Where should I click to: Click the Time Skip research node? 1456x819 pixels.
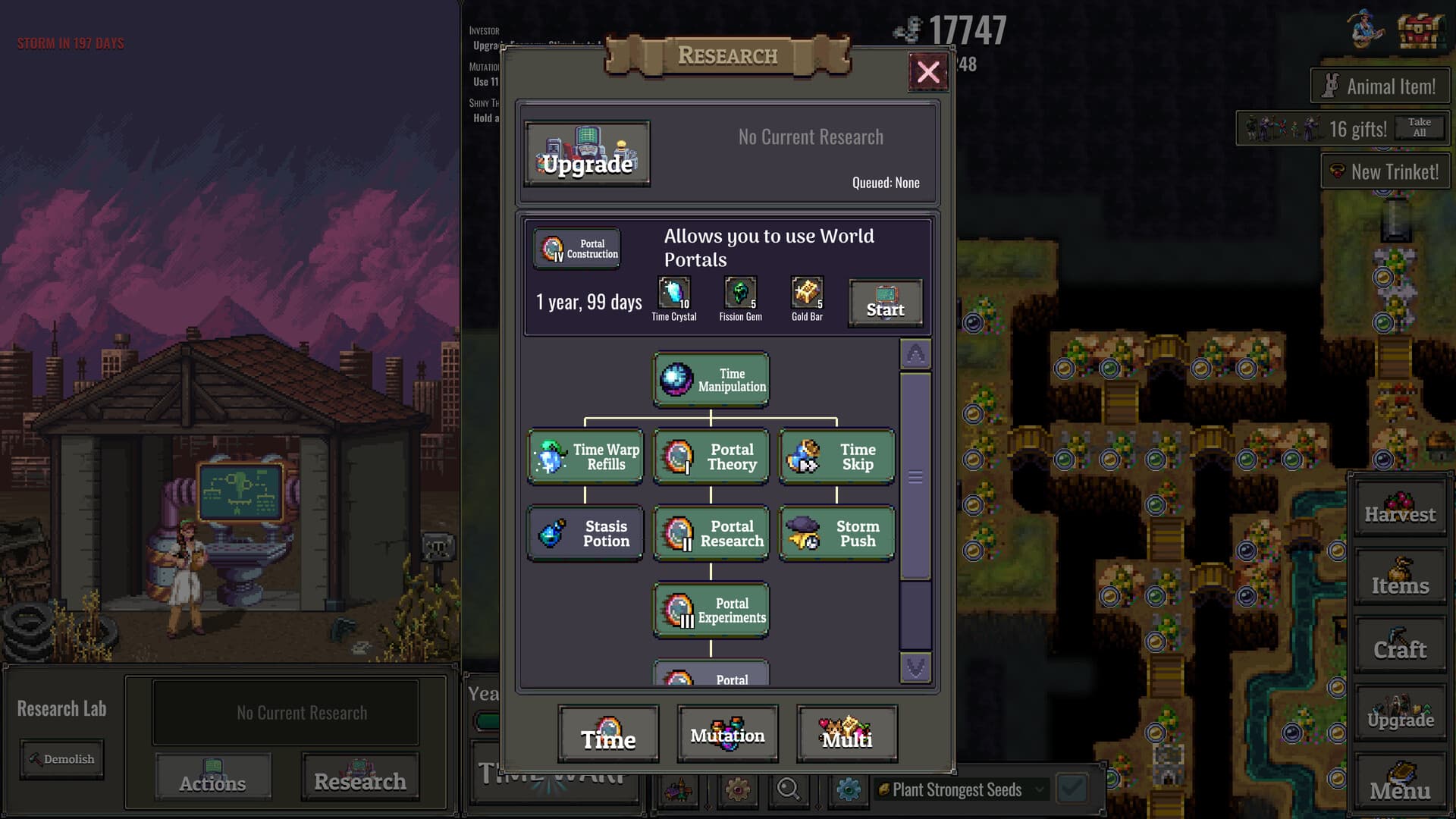836,457
